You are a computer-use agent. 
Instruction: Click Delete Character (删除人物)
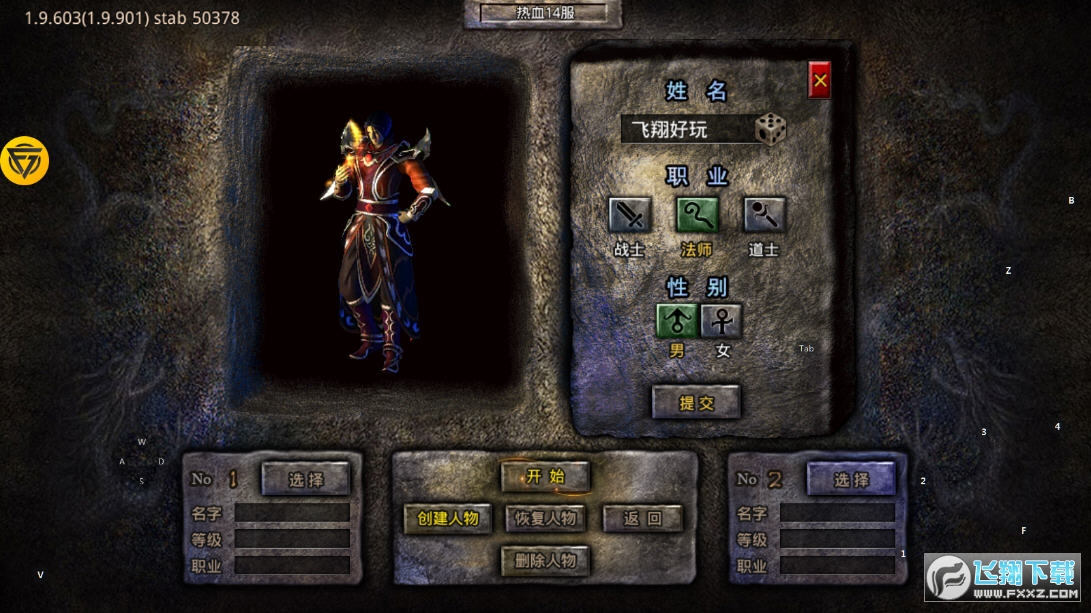545,560
